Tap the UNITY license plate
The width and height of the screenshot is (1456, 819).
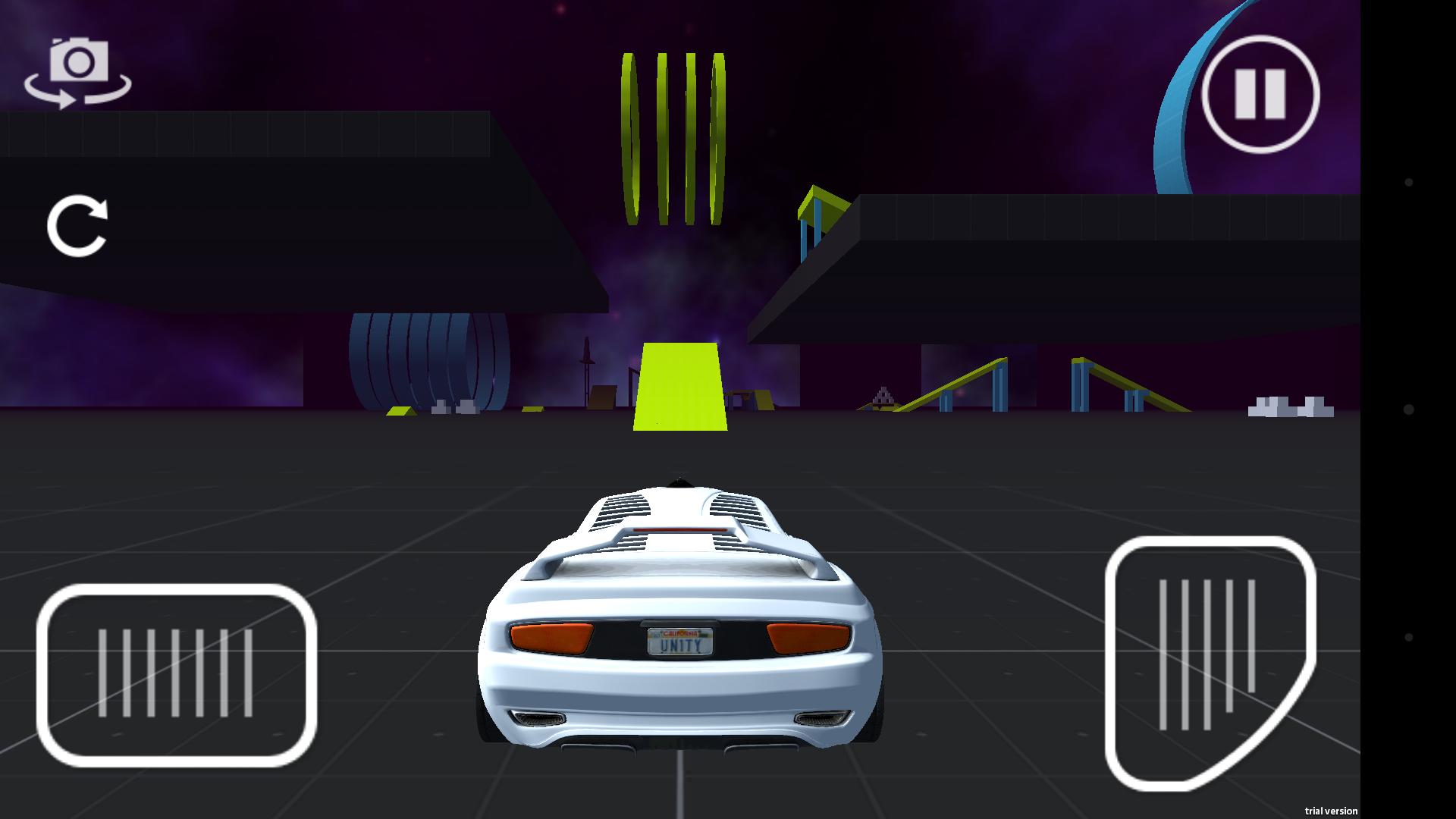pyautogui.click(x=679, y=641)
